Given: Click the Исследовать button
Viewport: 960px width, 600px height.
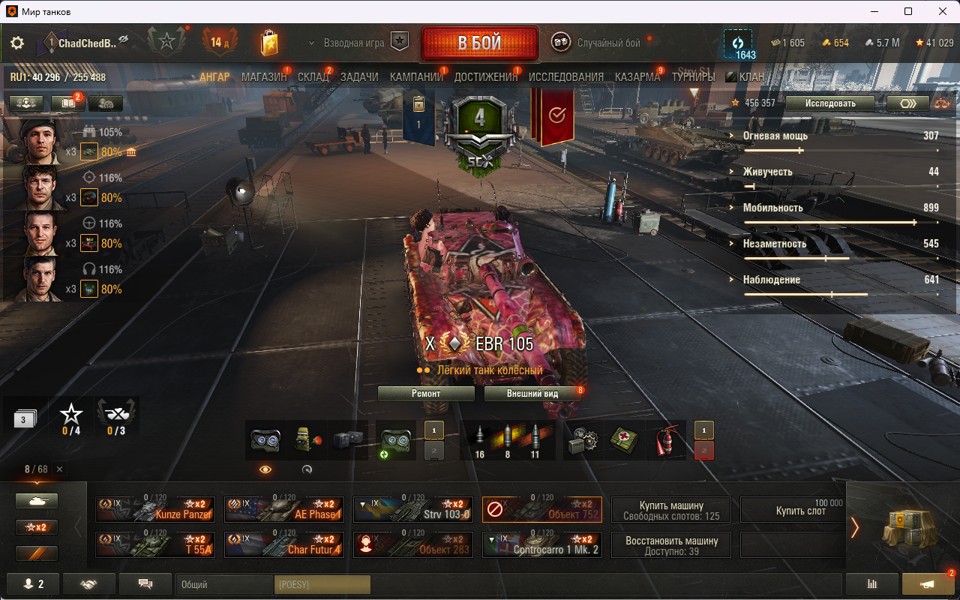Looking at the screenshot, I should point(830,103).
